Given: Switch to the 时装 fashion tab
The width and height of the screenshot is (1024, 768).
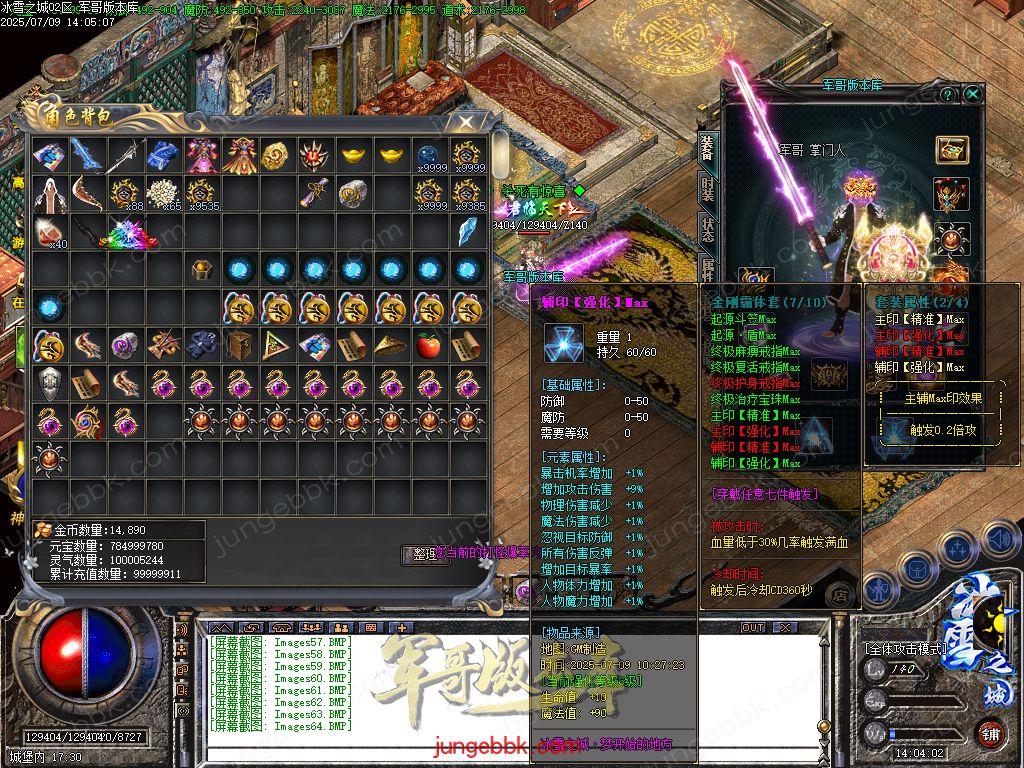Looking at the screenshot, I should (707, 191).
